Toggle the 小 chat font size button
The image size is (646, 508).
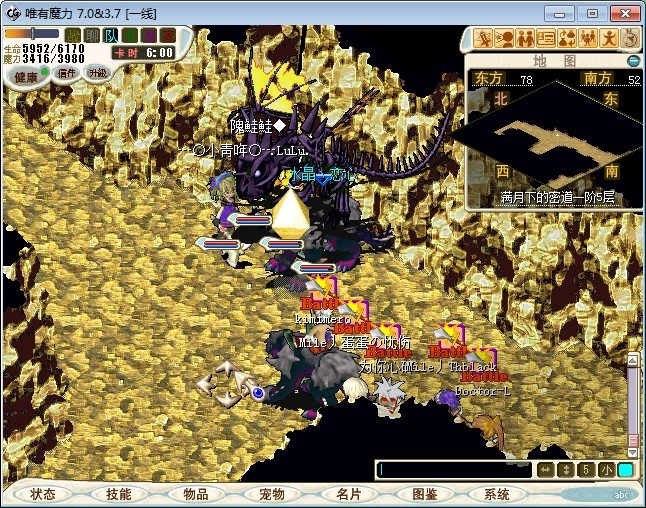click(x=606, y=469)
